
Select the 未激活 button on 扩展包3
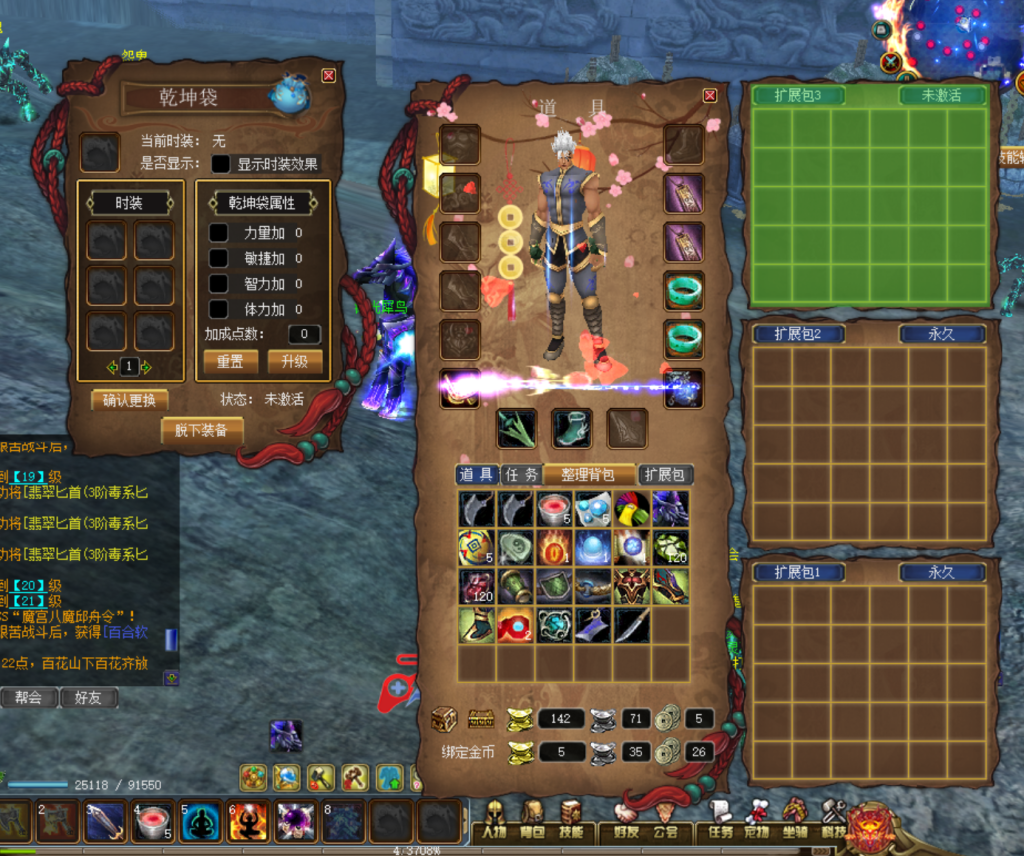[x=941, y=96]
